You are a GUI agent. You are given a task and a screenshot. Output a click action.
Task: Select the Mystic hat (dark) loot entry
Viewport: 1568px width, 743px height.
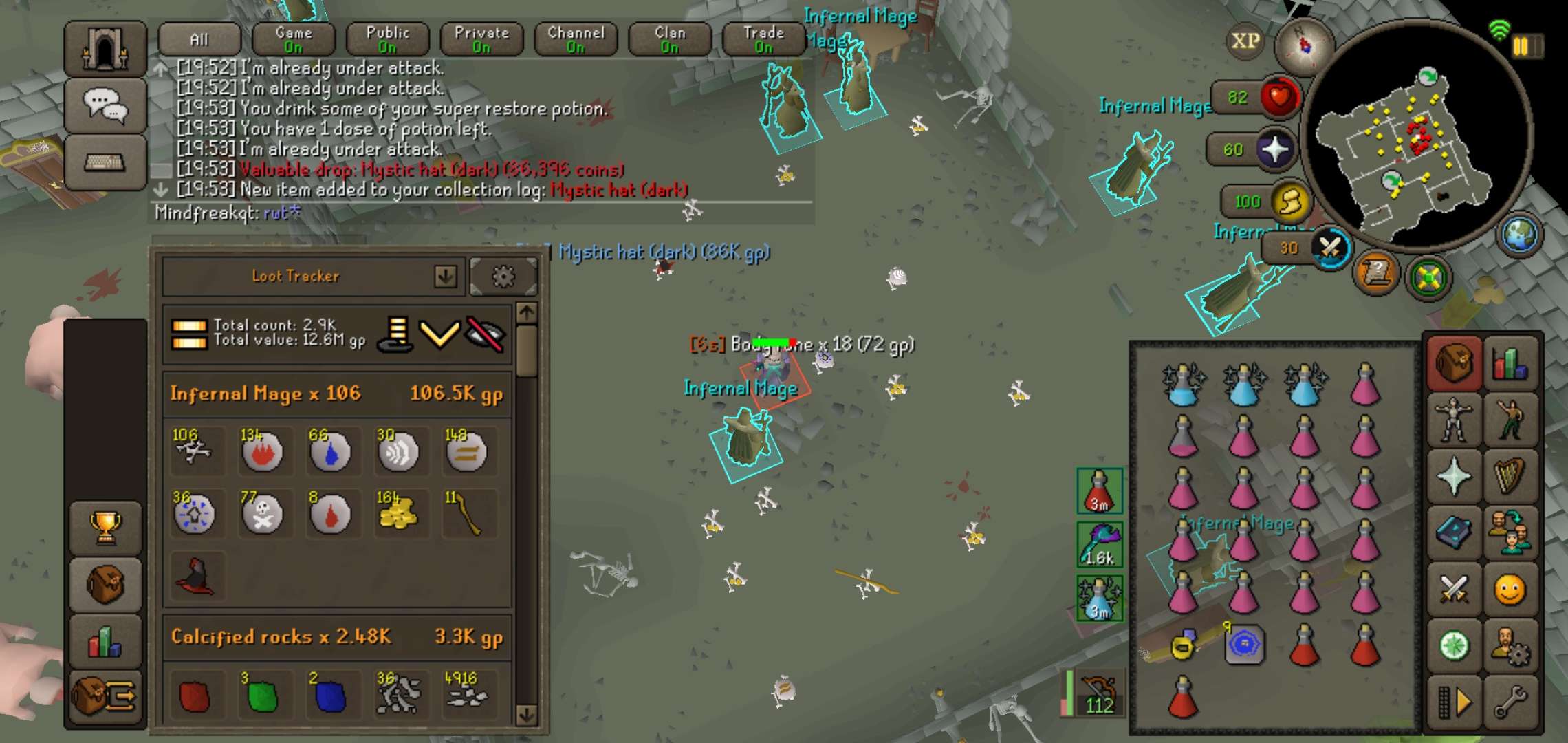(196, 577)
